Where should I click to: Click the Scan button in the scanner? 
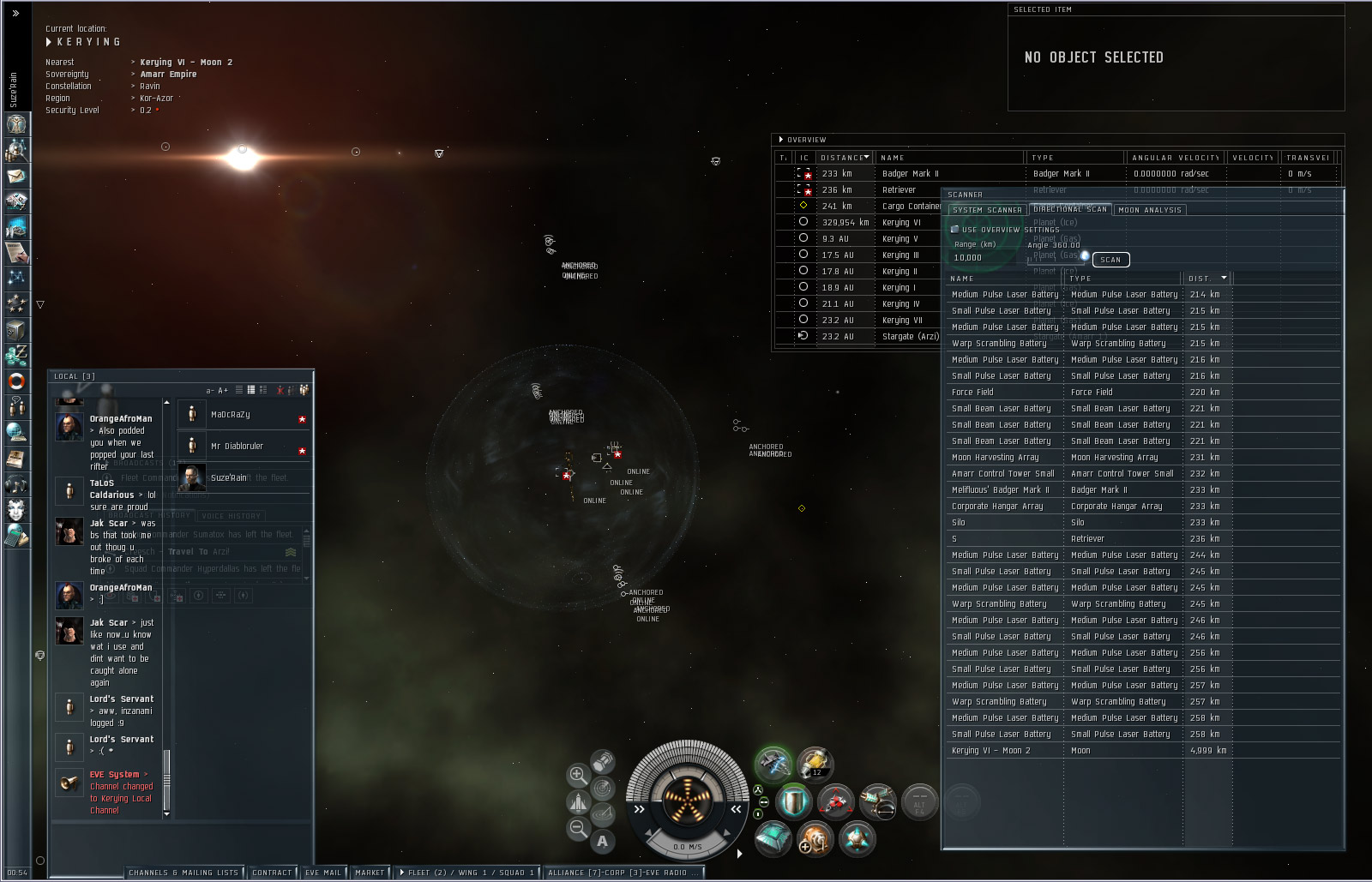(x=1110, y=260)
